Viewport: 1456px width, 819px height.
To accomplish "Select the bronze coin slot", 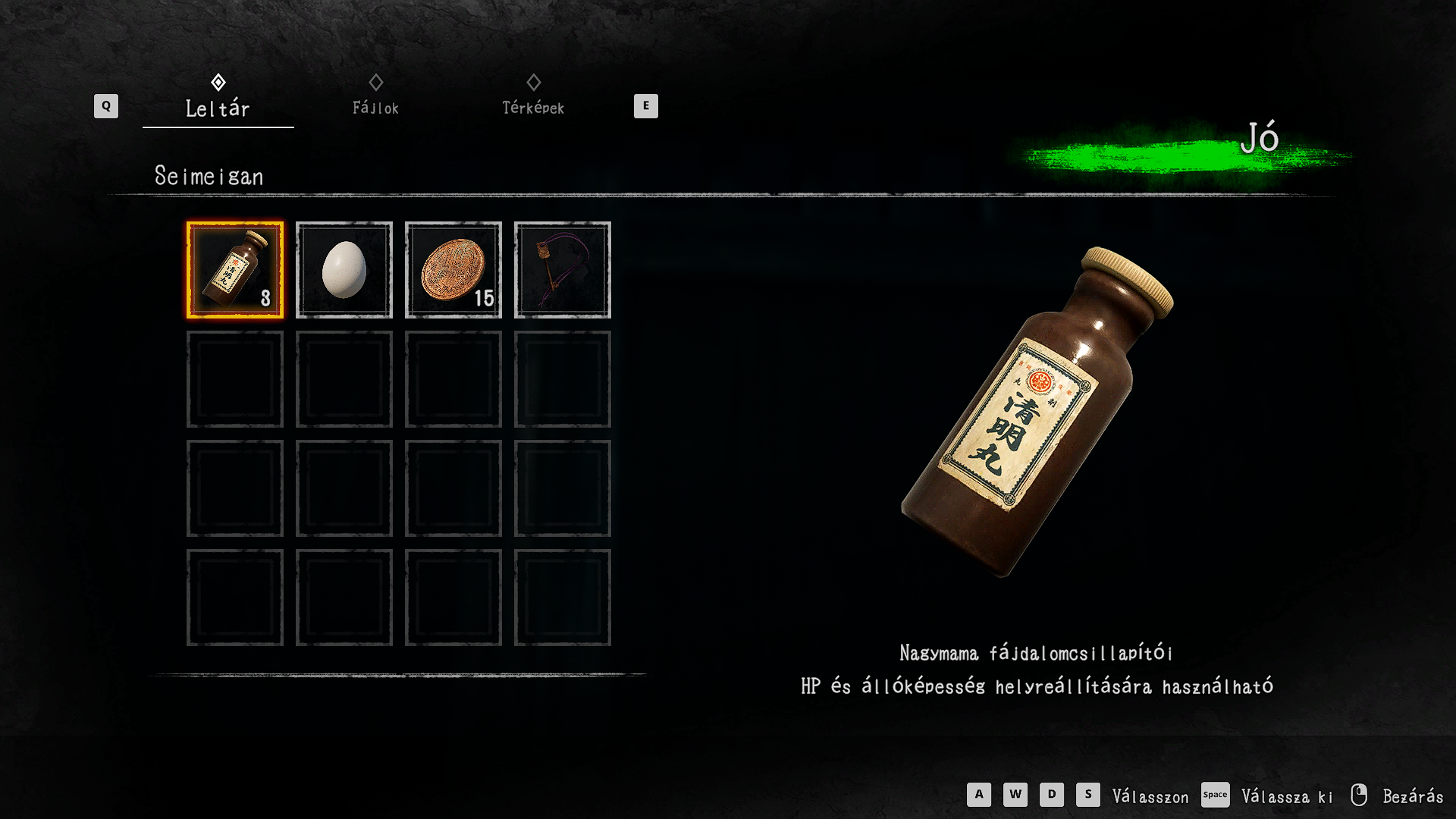I will (453, 270).
